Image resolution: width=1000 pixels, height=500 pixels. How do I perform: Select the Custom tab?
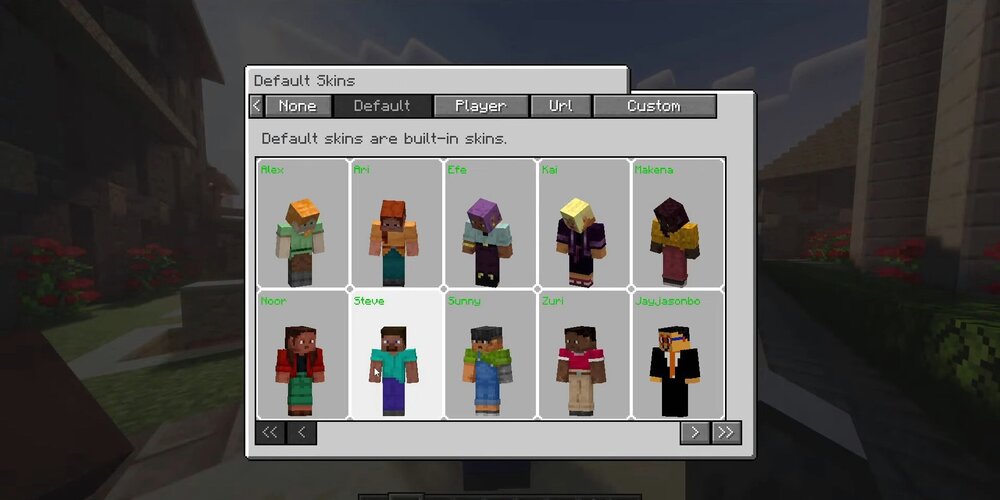pos(654,106)
